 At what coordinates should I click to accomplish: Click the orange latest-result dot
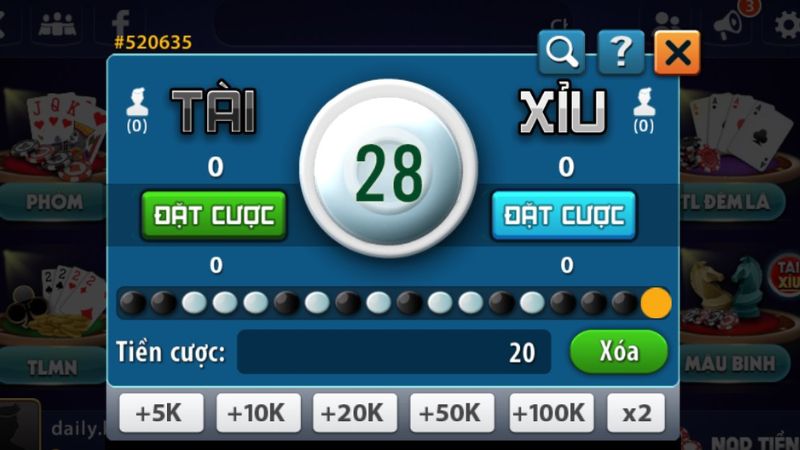click(x=656, y=302)
